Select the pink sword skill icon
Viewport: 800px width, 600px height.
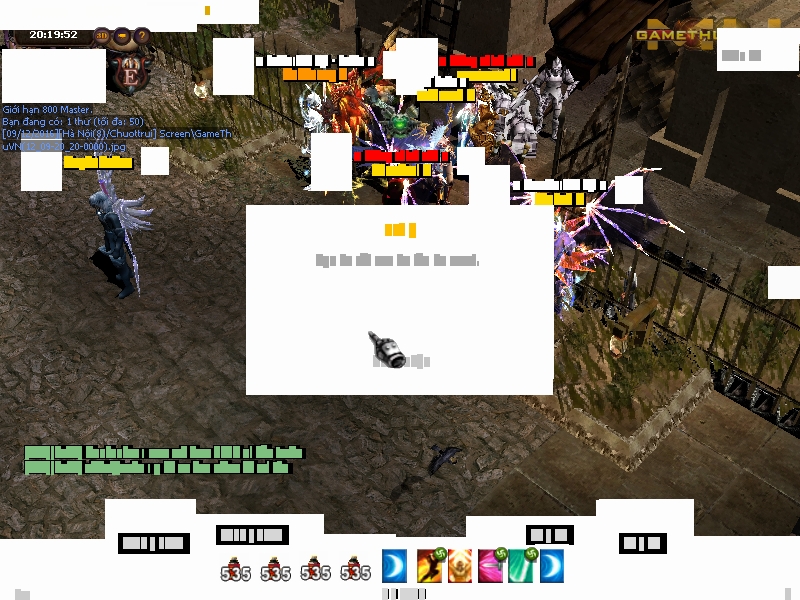pyautogui.click(x=491, y=565)
